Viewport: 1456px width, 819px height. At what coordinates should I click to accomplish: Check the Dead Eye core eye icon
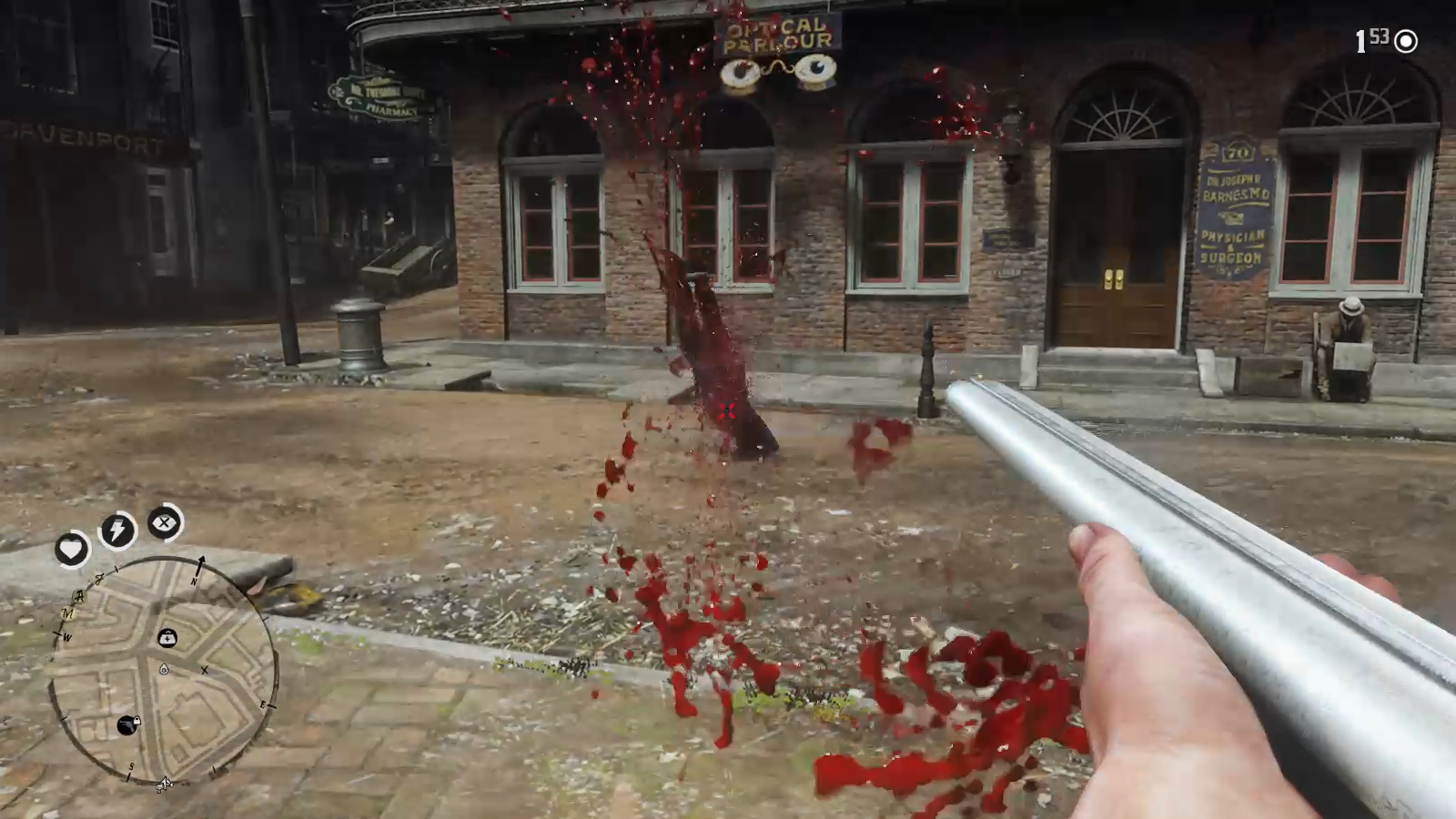click(165, 522)
